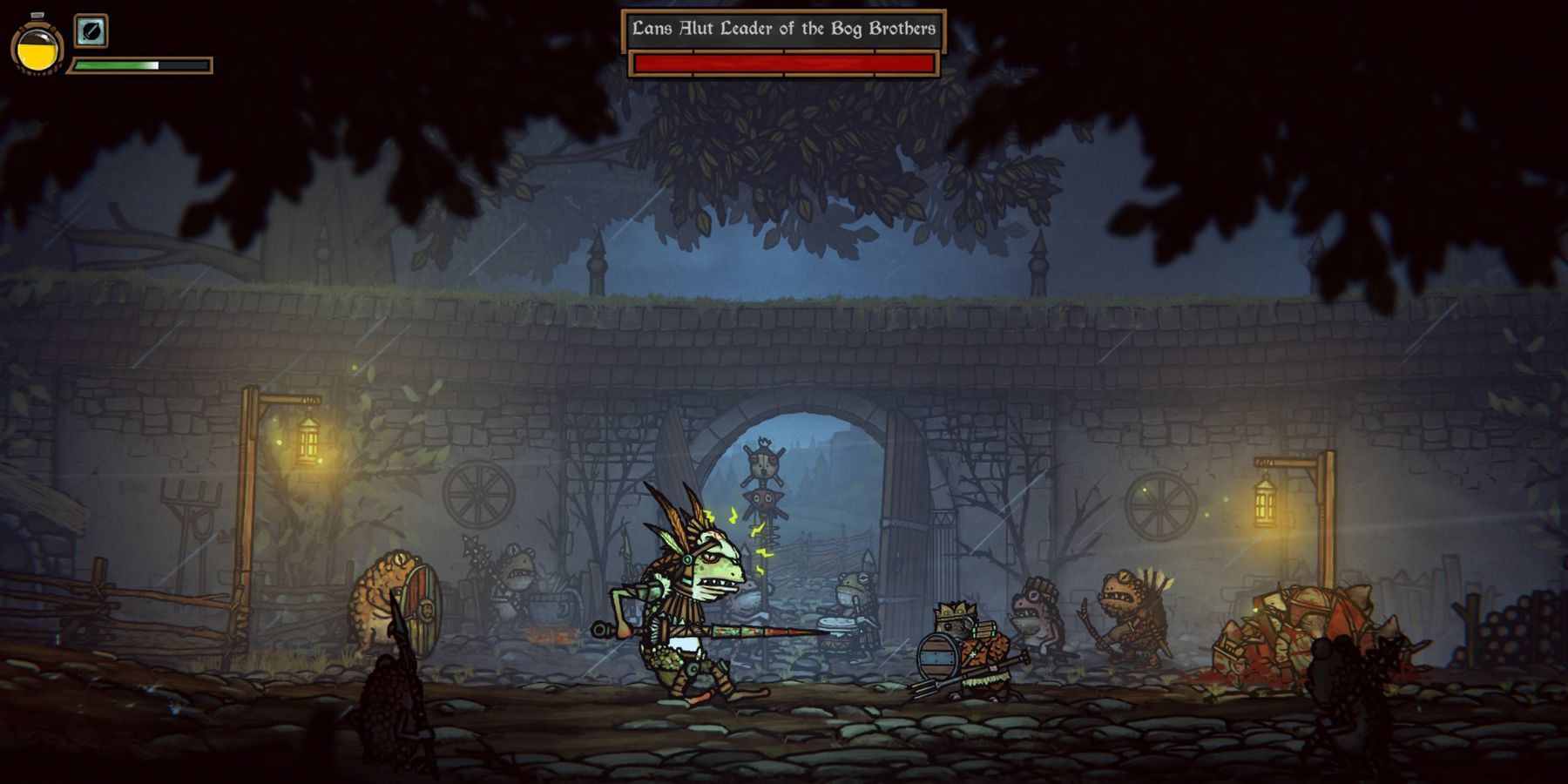Select the Lans Alut Leader nameplate banner
The height and width of the screenshot is (784, 1568).
[784, 28]
